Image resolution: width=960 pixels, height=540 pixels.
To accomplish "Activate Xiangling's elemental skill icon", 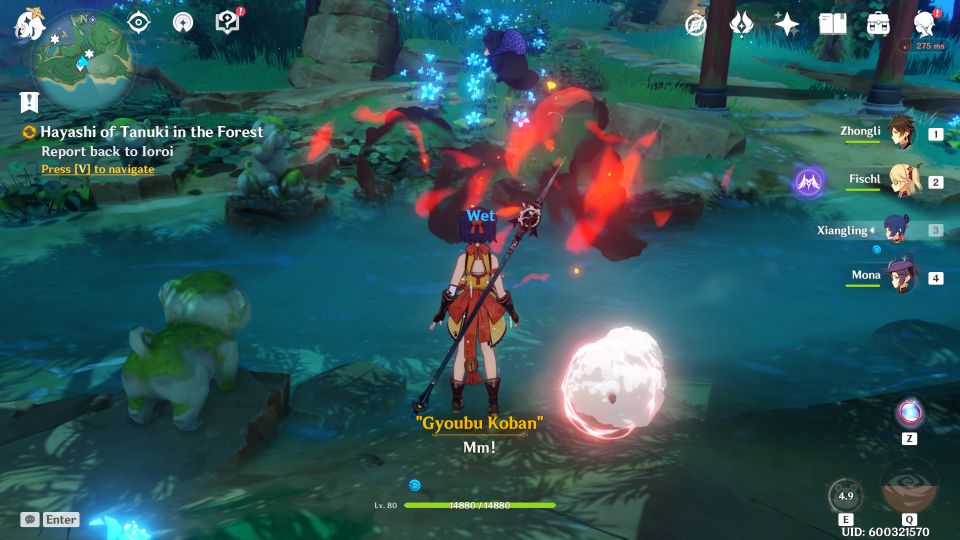I will (845, 495).
